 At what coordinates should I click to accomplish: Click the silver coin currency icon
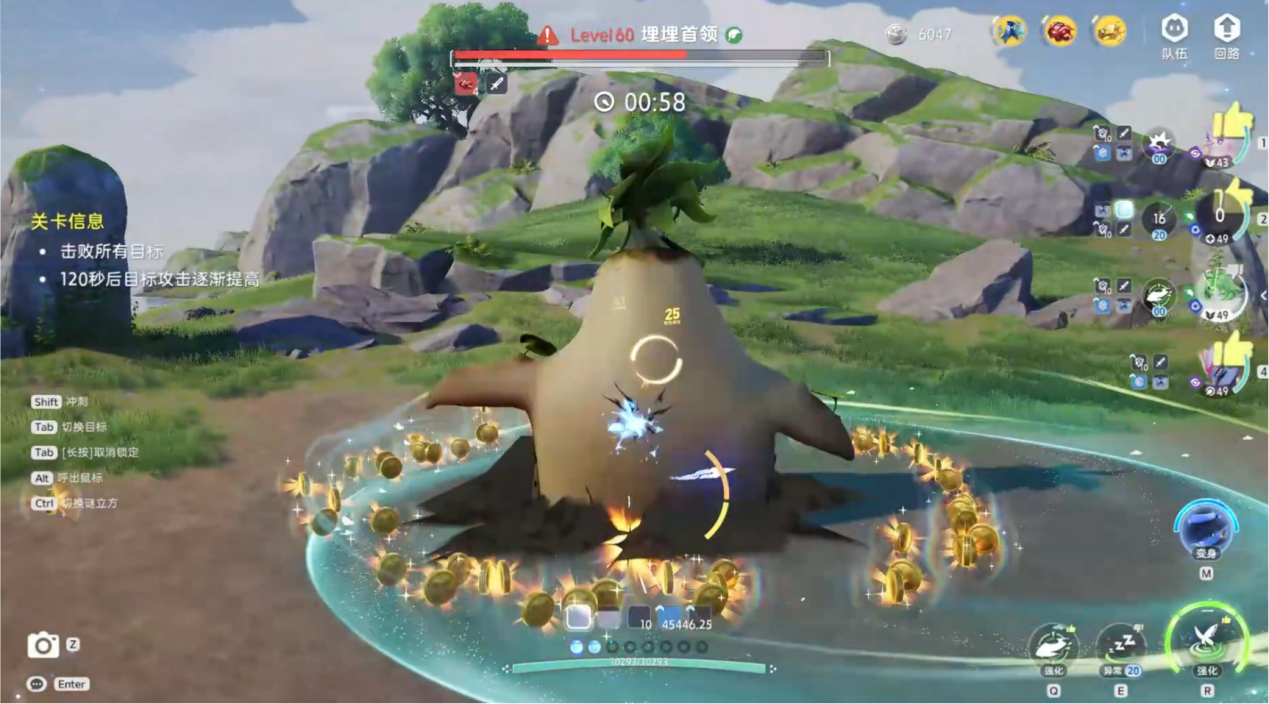(896, 35)
